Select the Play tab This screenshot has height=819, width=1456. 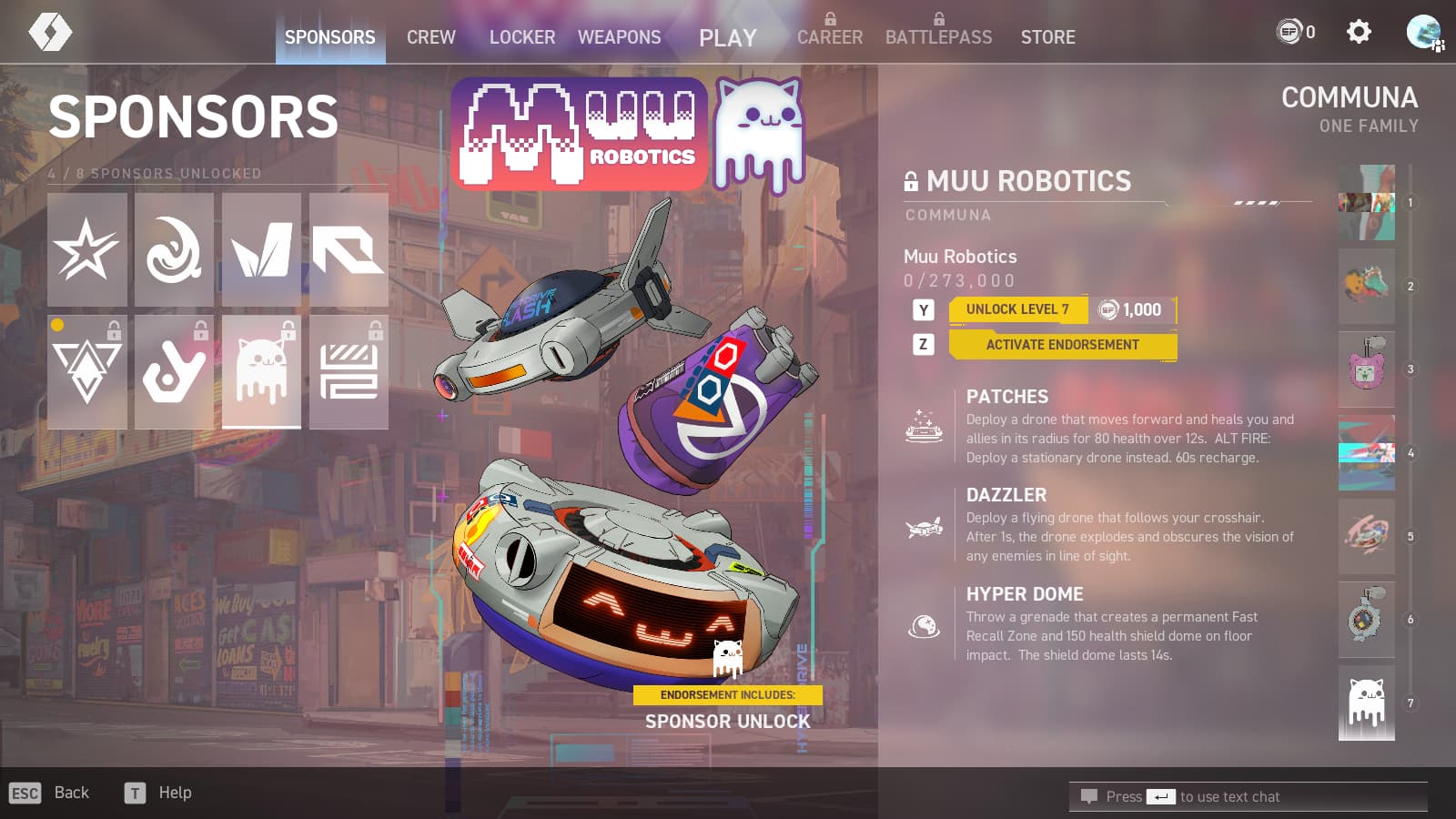coord(727,38)
